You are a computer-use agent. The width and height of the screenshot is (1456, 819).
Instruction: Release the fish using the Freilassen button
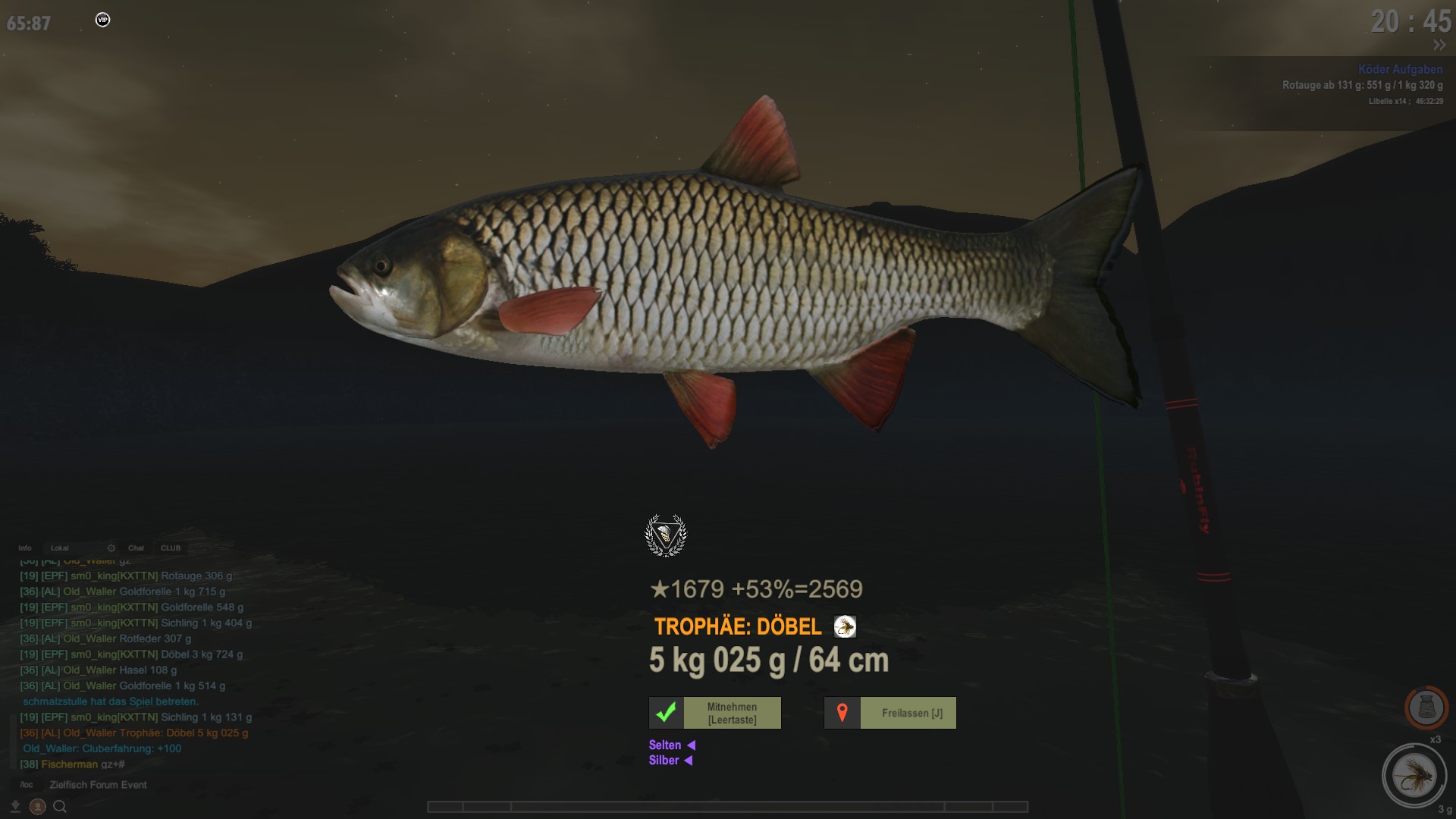890,713
